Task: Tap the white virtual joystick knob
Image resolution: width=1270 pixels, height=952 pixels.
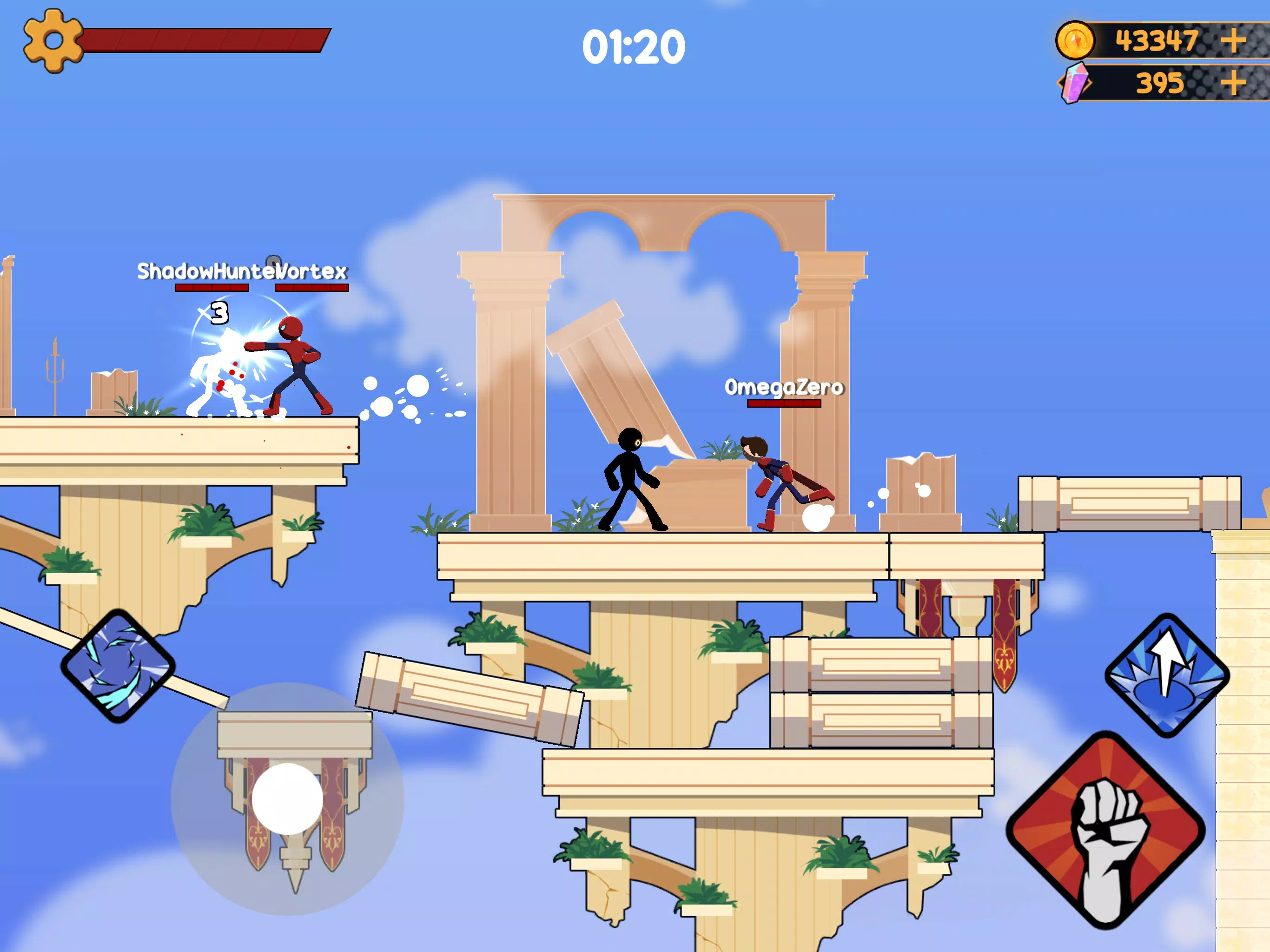Action: tap(287, 799)
